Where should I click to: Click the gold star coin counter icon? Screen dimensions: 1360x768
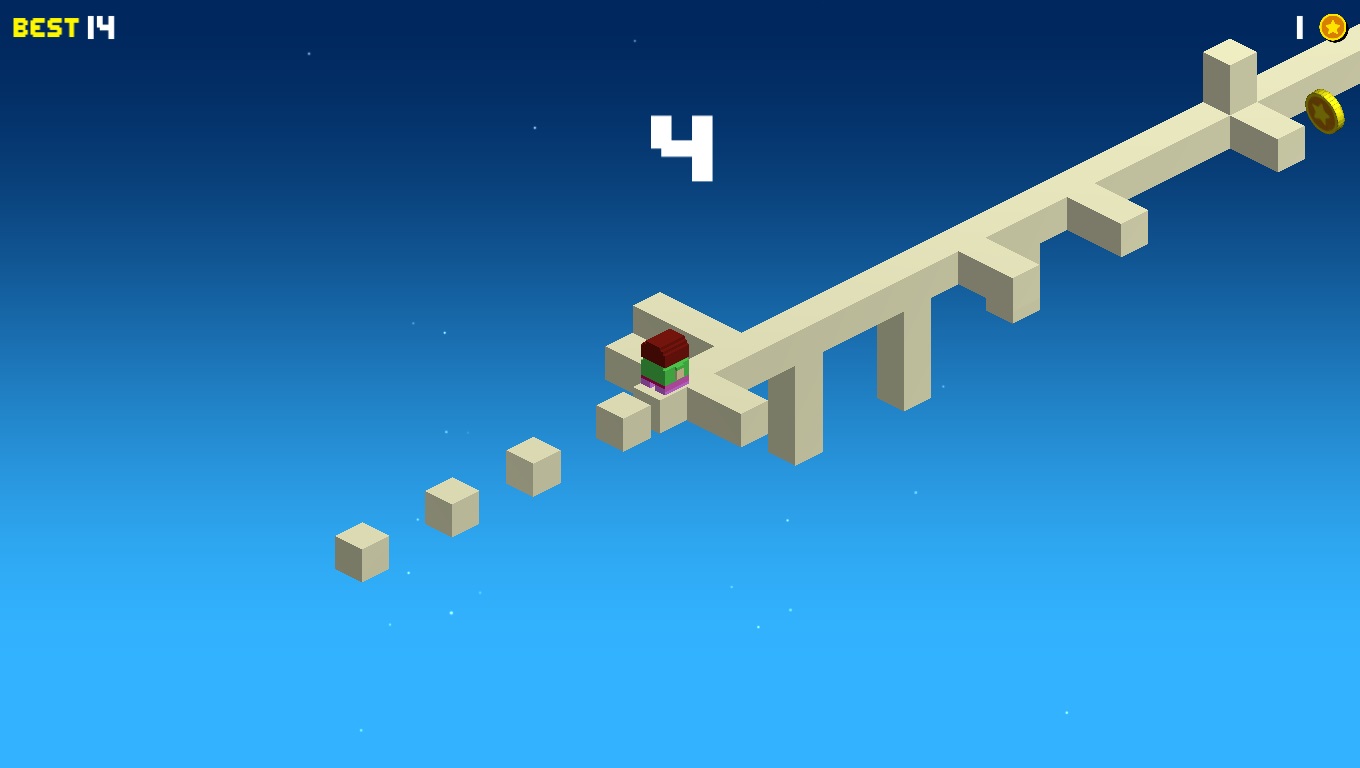click(x=1332, y=27)
